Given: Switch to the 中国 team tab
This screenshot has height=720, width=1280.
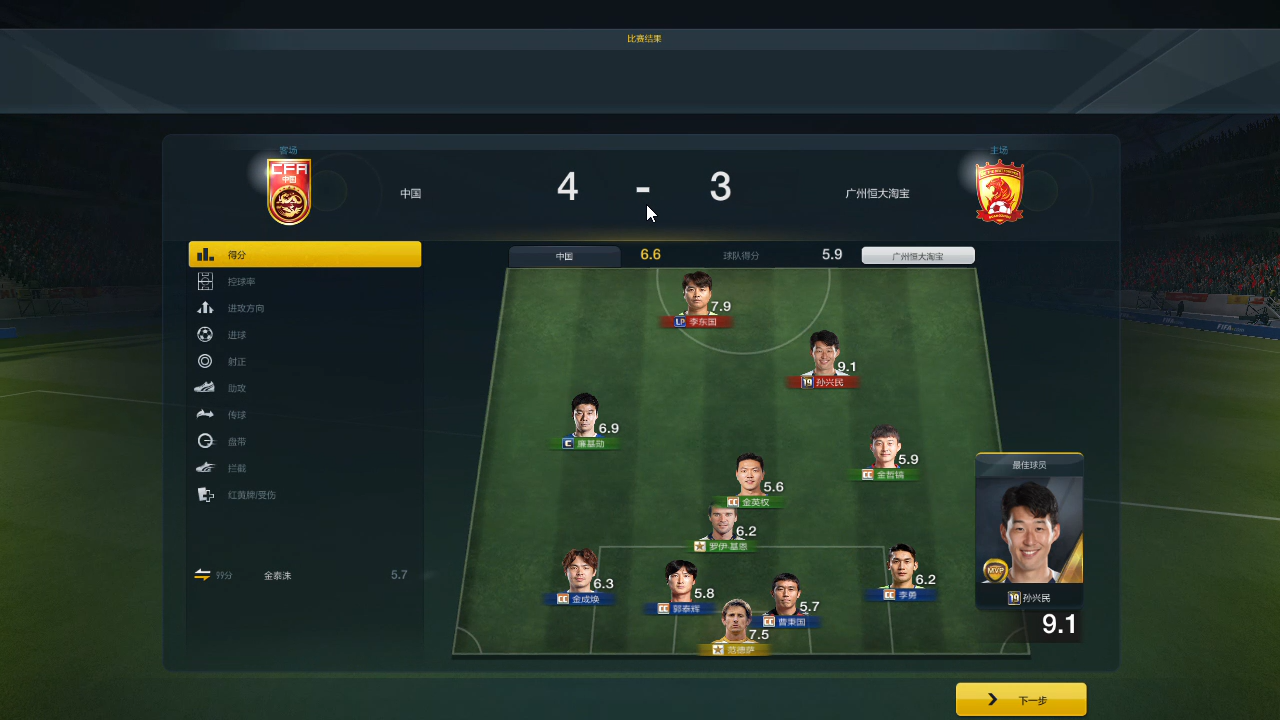Looking at the screenshot, I should (565, 256).
